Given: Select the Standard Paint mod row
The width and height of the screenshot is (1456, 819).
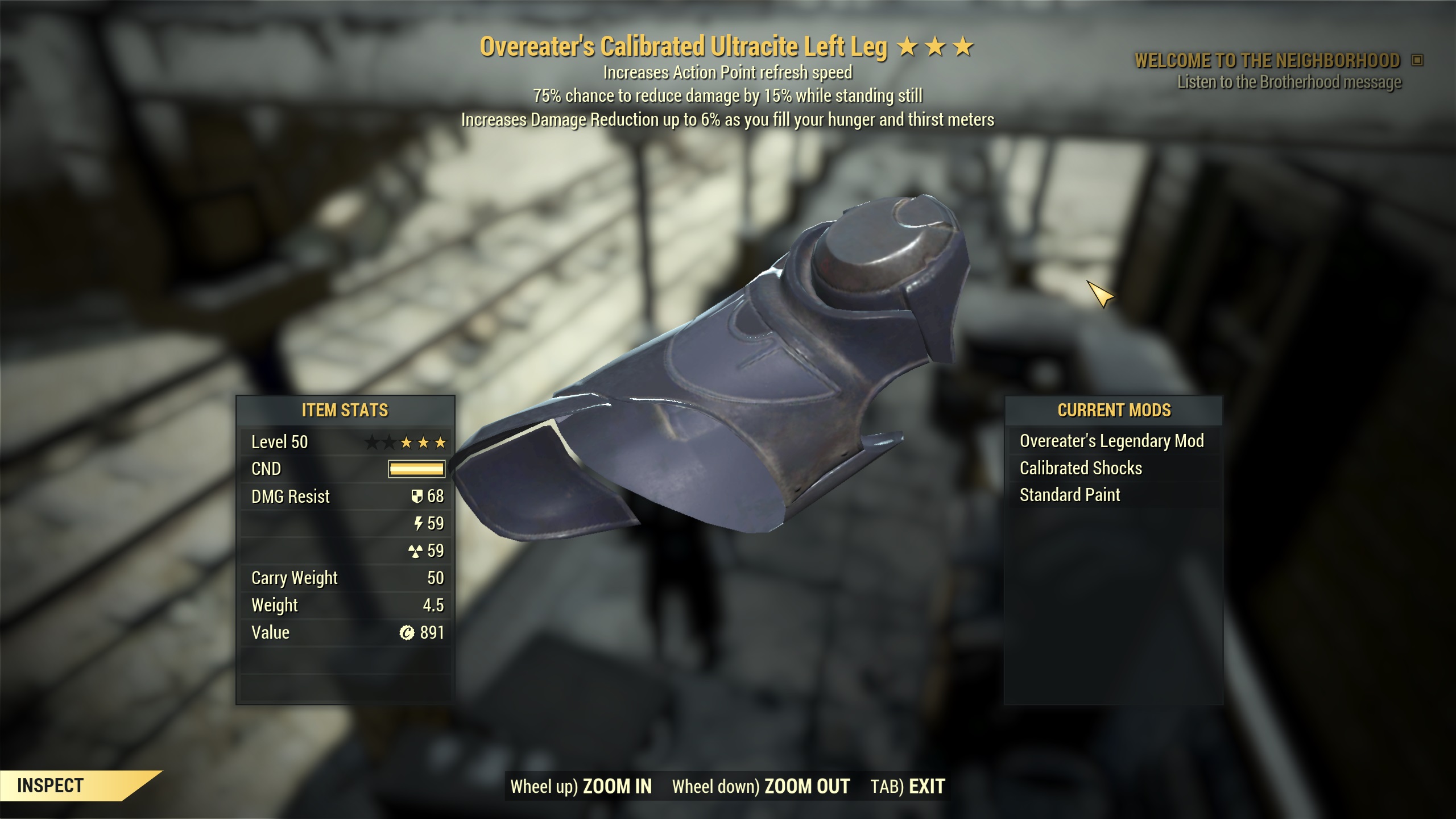Looking at the screenshot, I should [1070, 495].
